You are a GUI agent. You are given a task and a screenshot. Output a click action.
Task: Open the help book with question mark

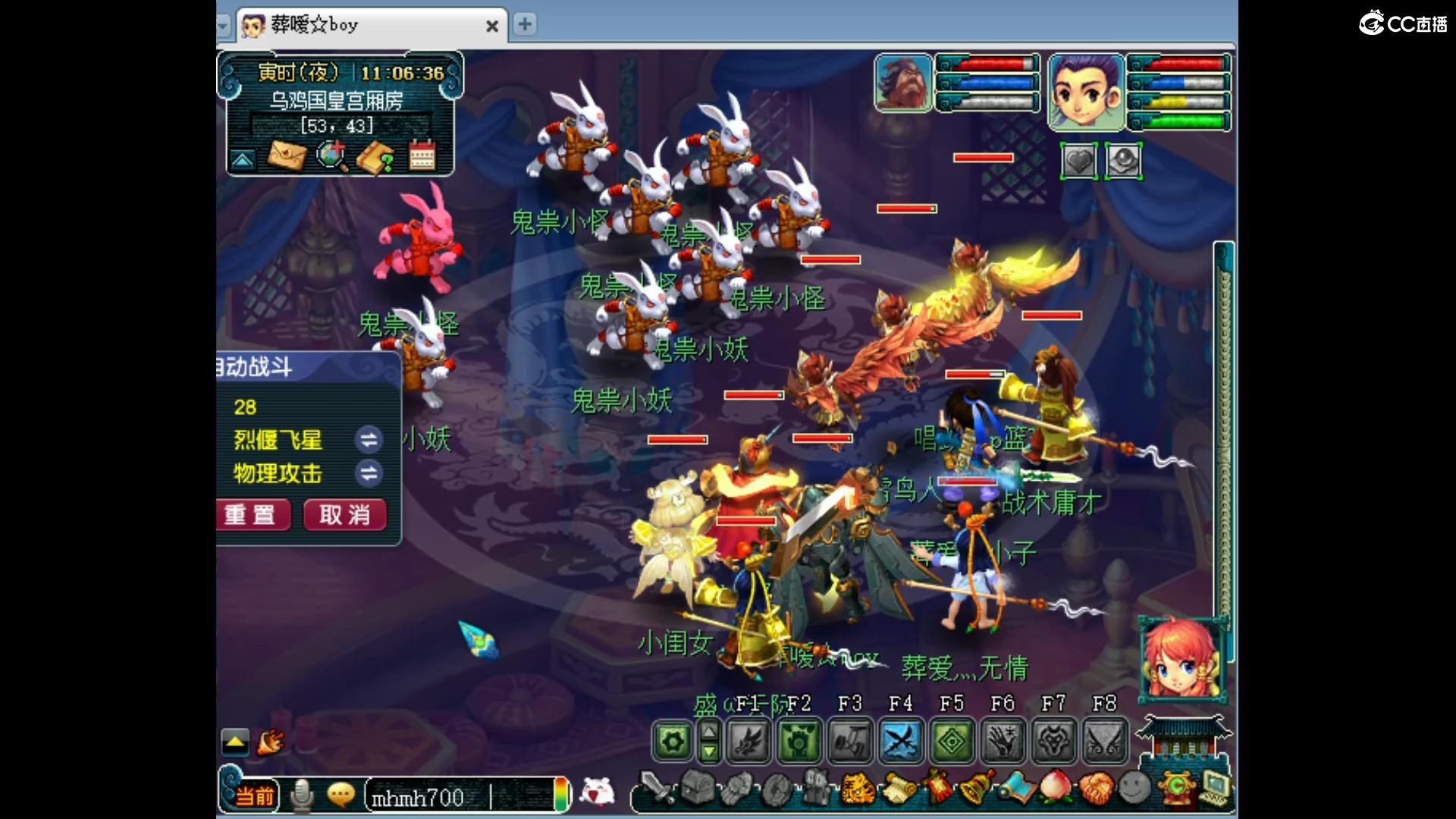[376, 157]
